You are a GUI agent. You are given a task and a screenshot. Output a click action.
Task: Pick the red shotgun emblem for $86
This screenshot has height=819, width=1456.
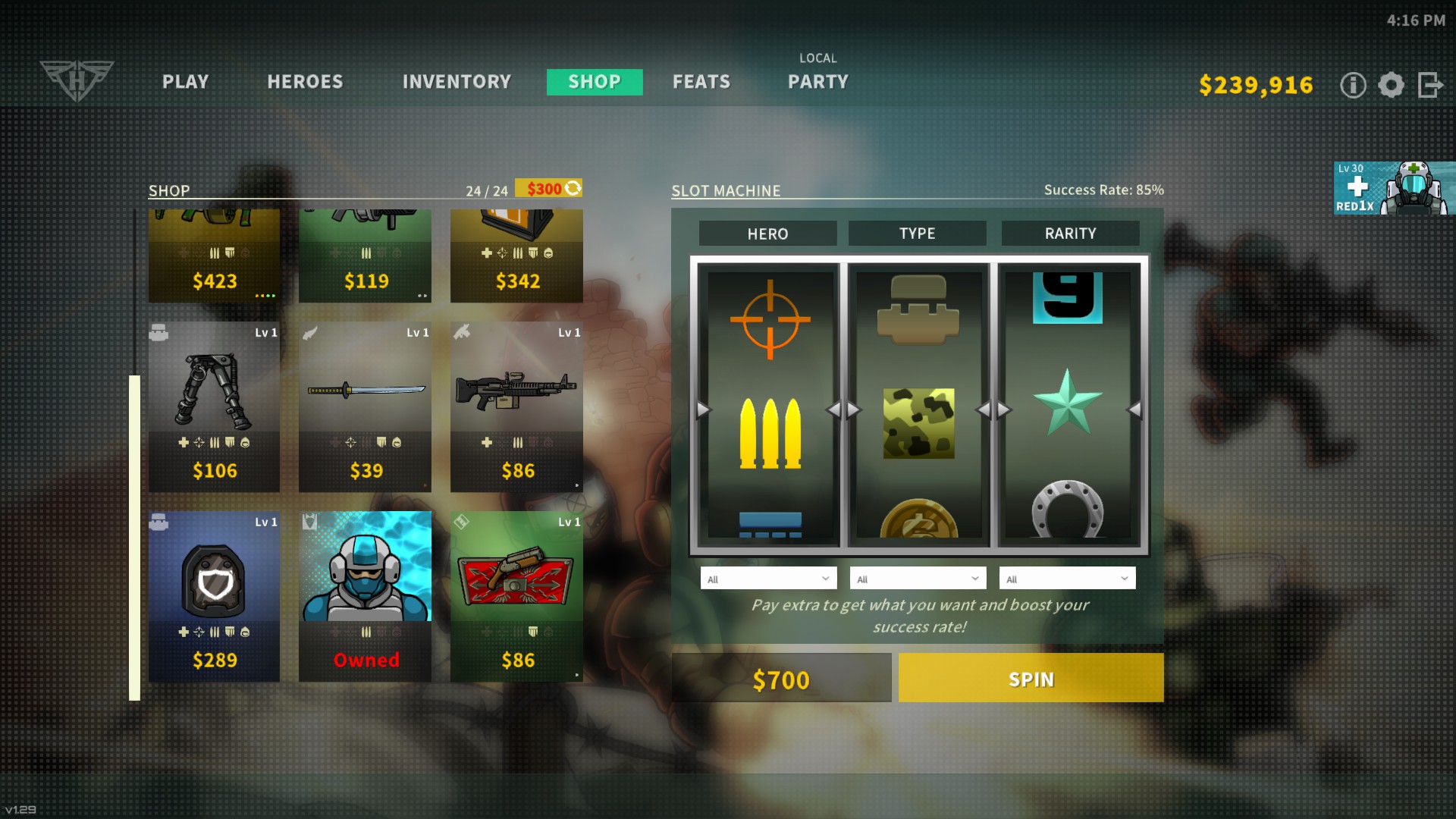517,597
